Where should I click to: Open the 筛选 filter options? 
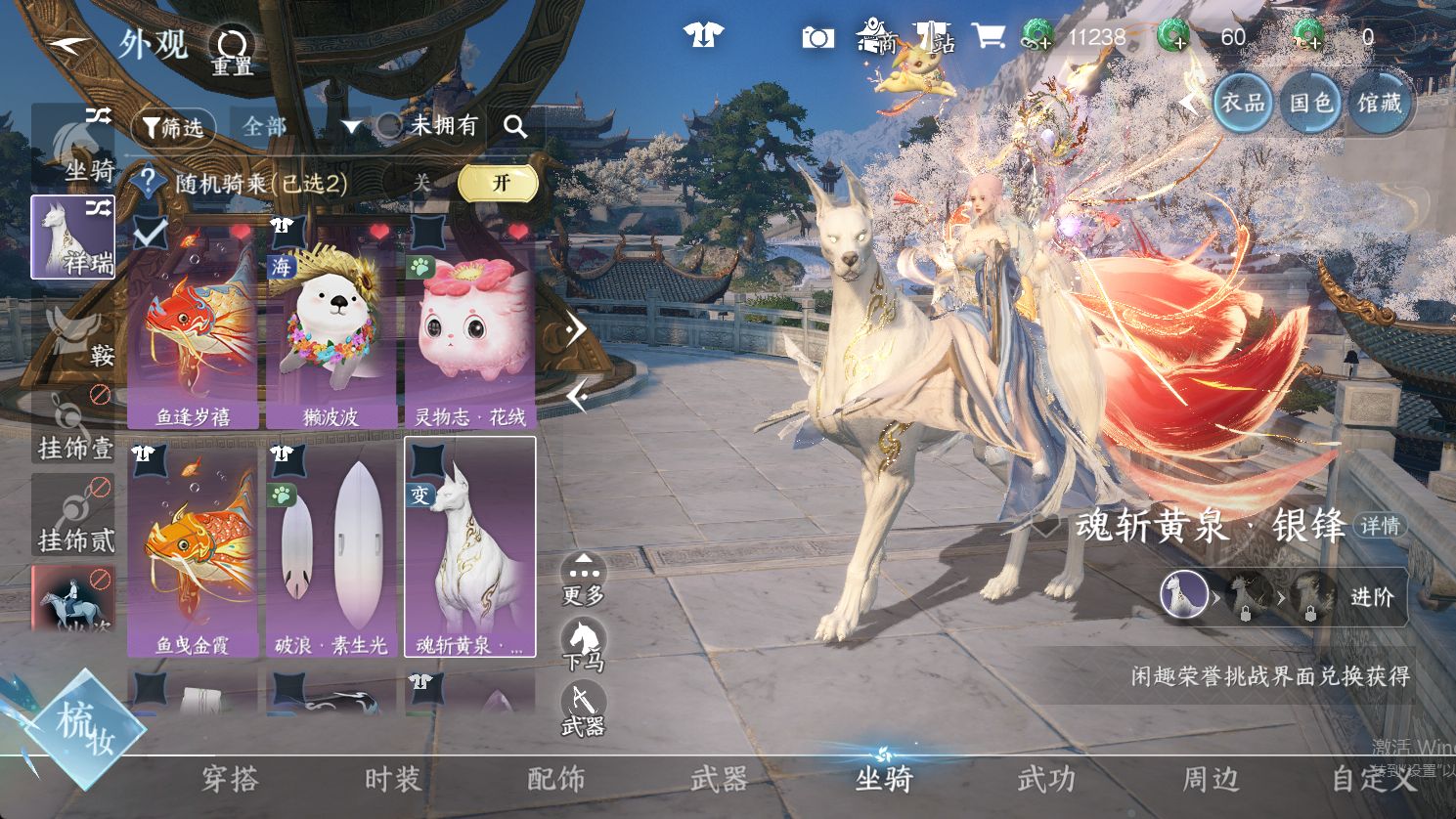[173, 127]
